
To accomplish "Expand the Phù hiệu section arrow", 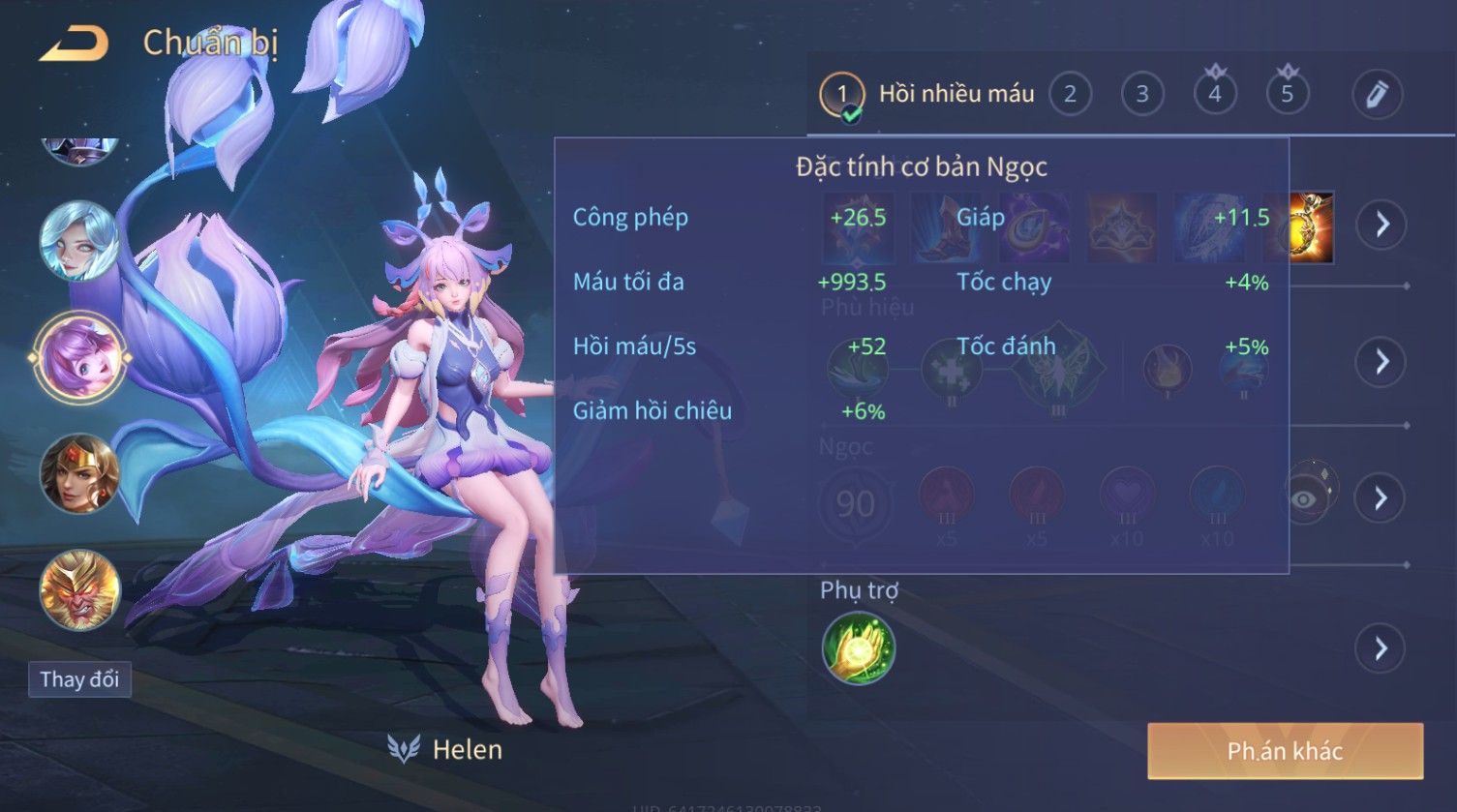I will point(1381,362).
